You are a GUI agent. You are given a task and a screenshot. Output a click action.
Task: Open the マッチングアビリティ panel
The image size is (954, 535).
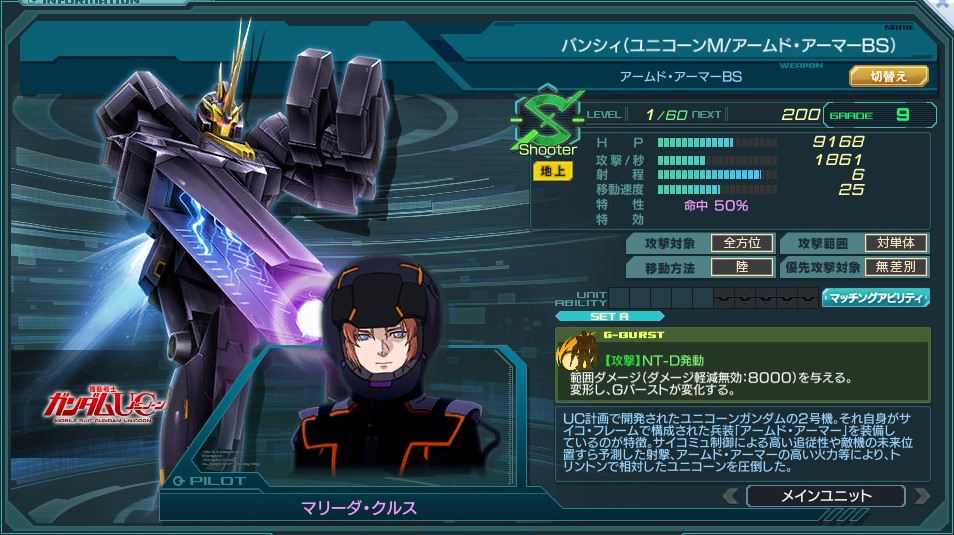coord(876,297)
